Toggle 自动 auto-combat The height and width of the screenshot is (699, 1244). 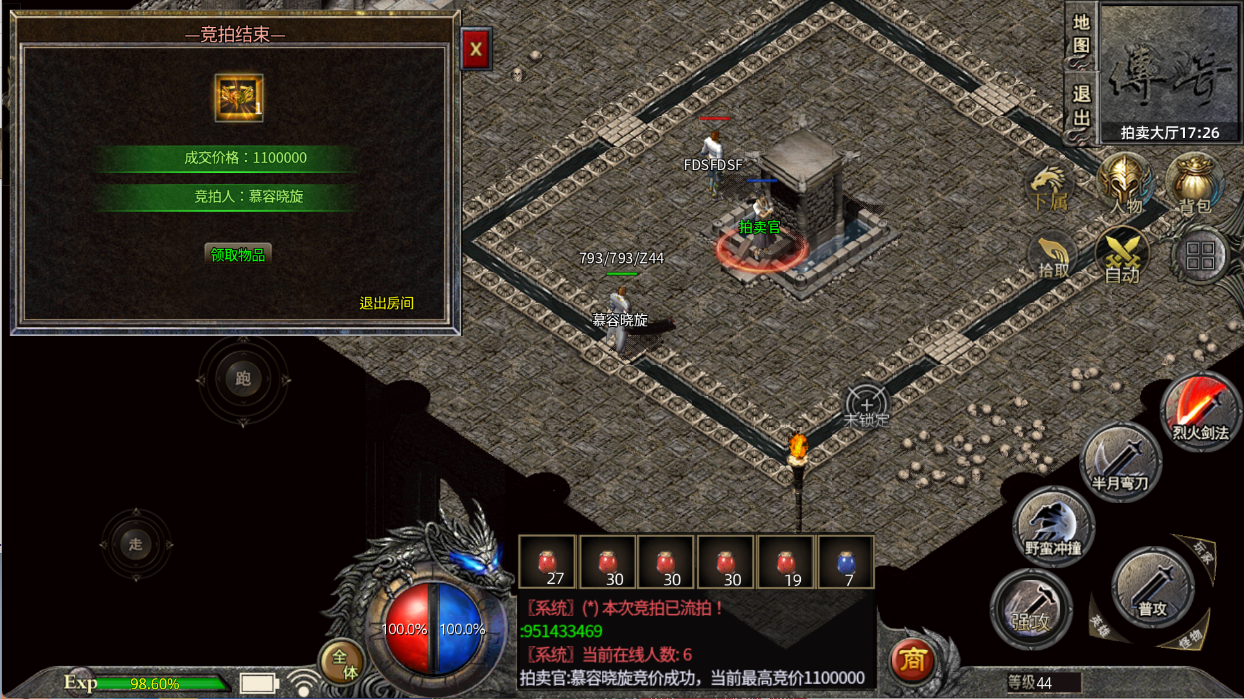click(x=1121, y=255)
